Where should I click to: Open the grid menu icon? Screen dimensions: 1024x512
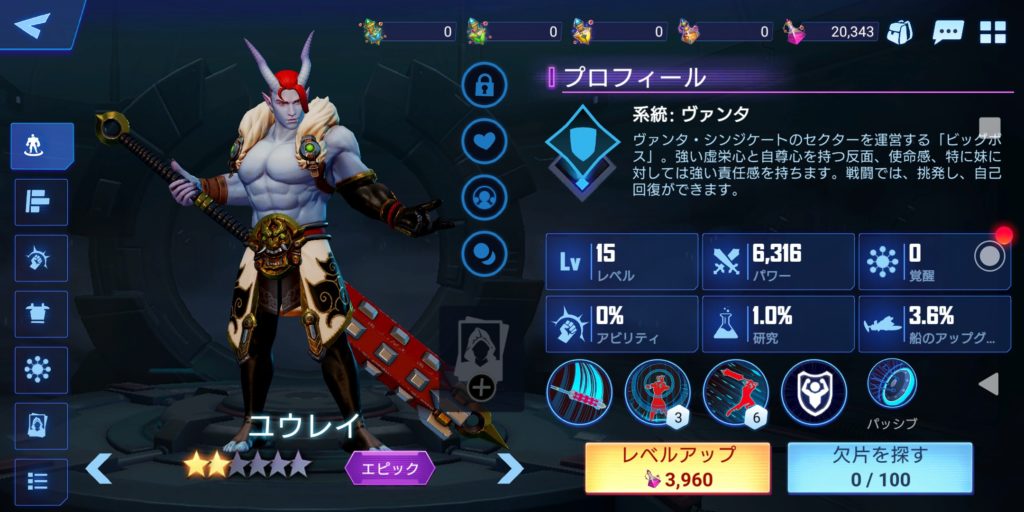pos(993,31)
